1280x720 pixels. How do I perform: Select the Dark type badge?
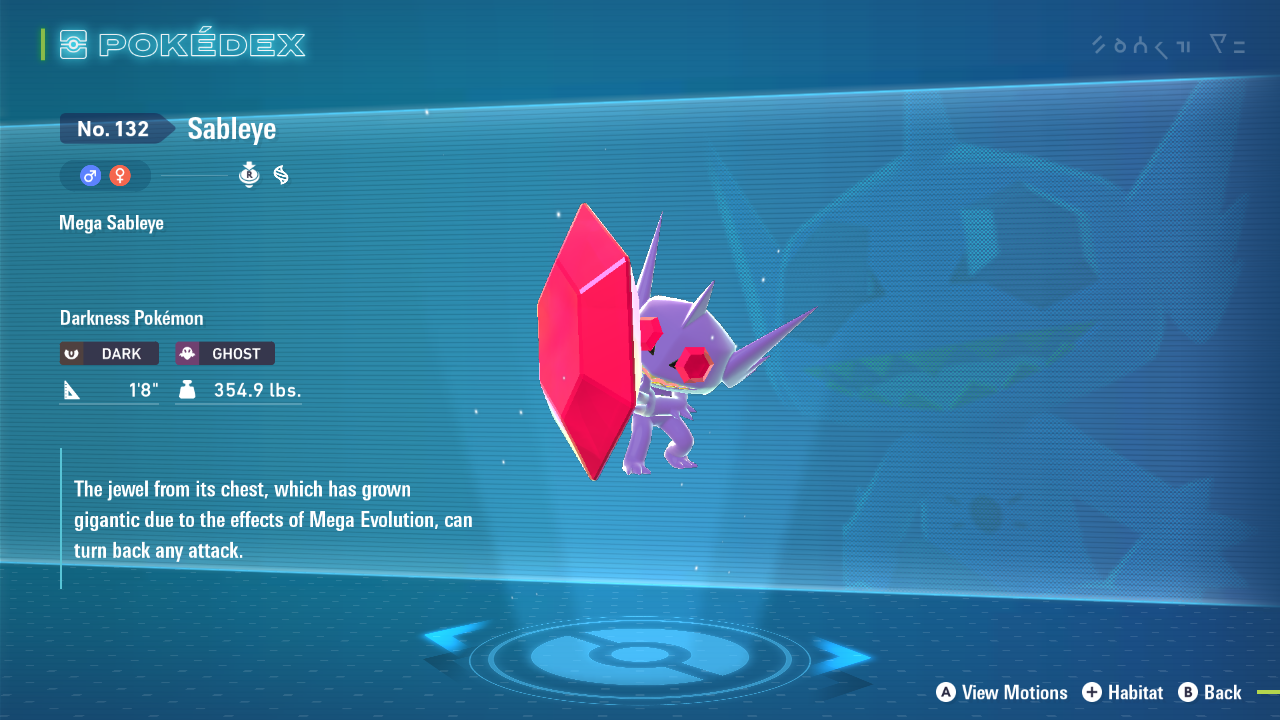click(x=108, y=353)
